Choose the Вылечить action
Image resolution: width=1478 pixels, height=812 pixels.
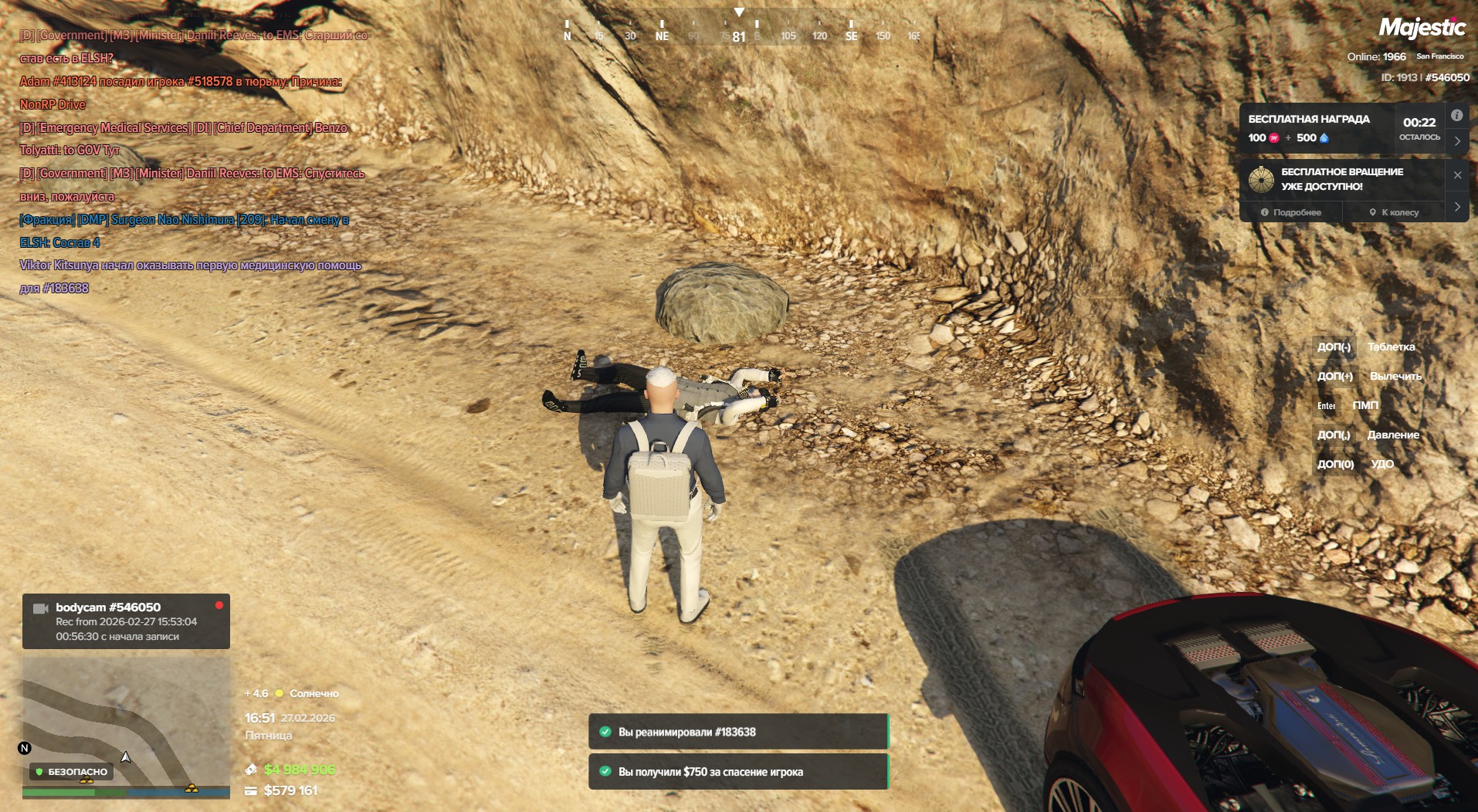[1395, 377]
